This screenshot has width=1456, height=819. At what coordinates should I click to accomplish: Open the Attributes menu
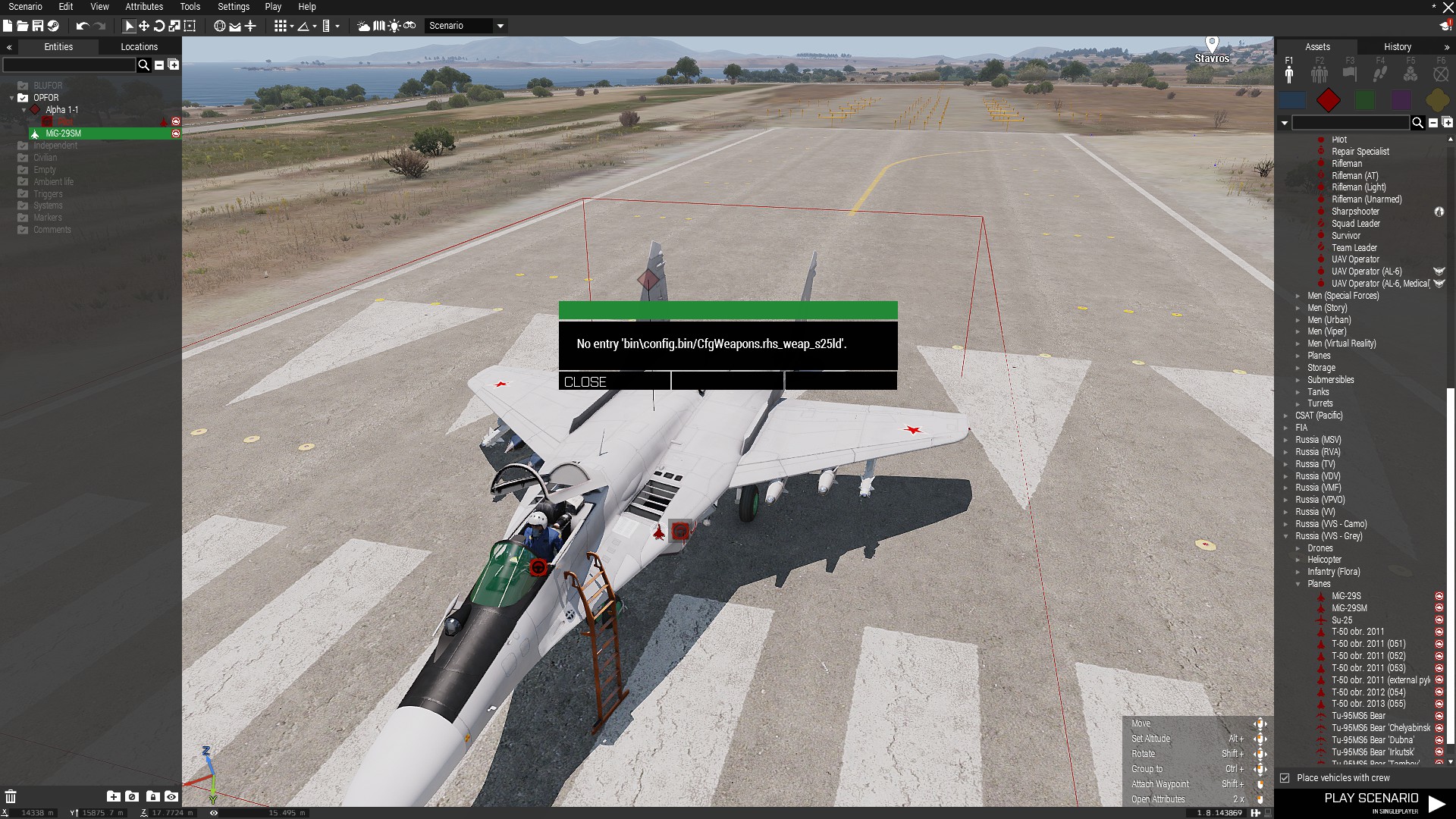tap(144, 7)
